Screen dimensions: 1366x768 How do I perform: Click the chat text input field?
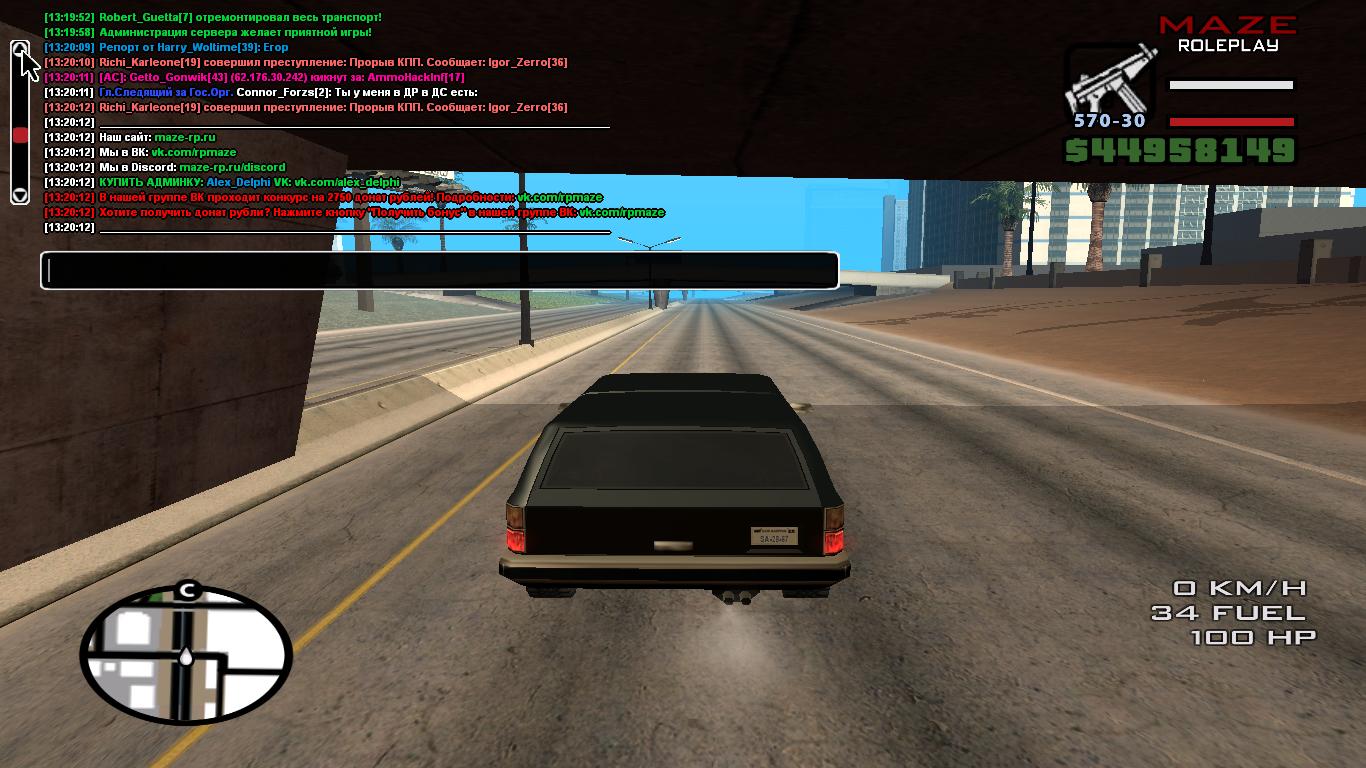click(438, 270)
